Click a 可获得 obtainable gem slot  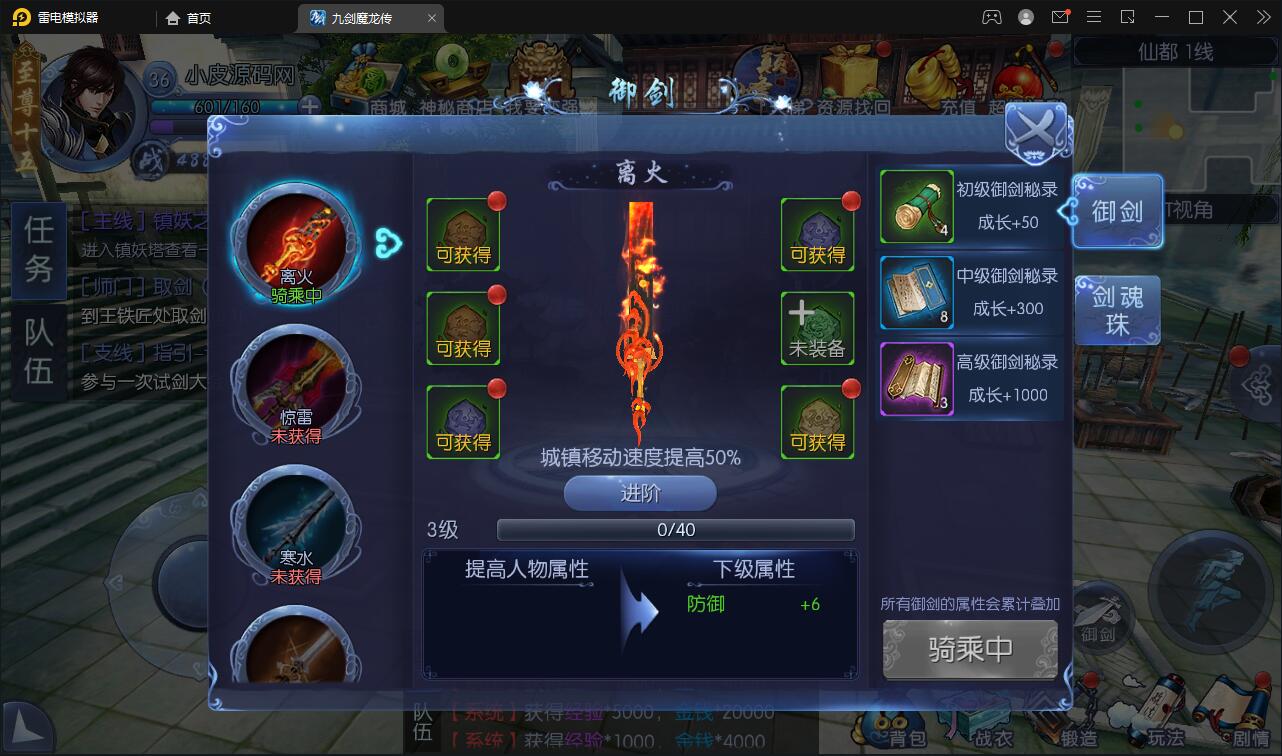[x=463, y=233]
